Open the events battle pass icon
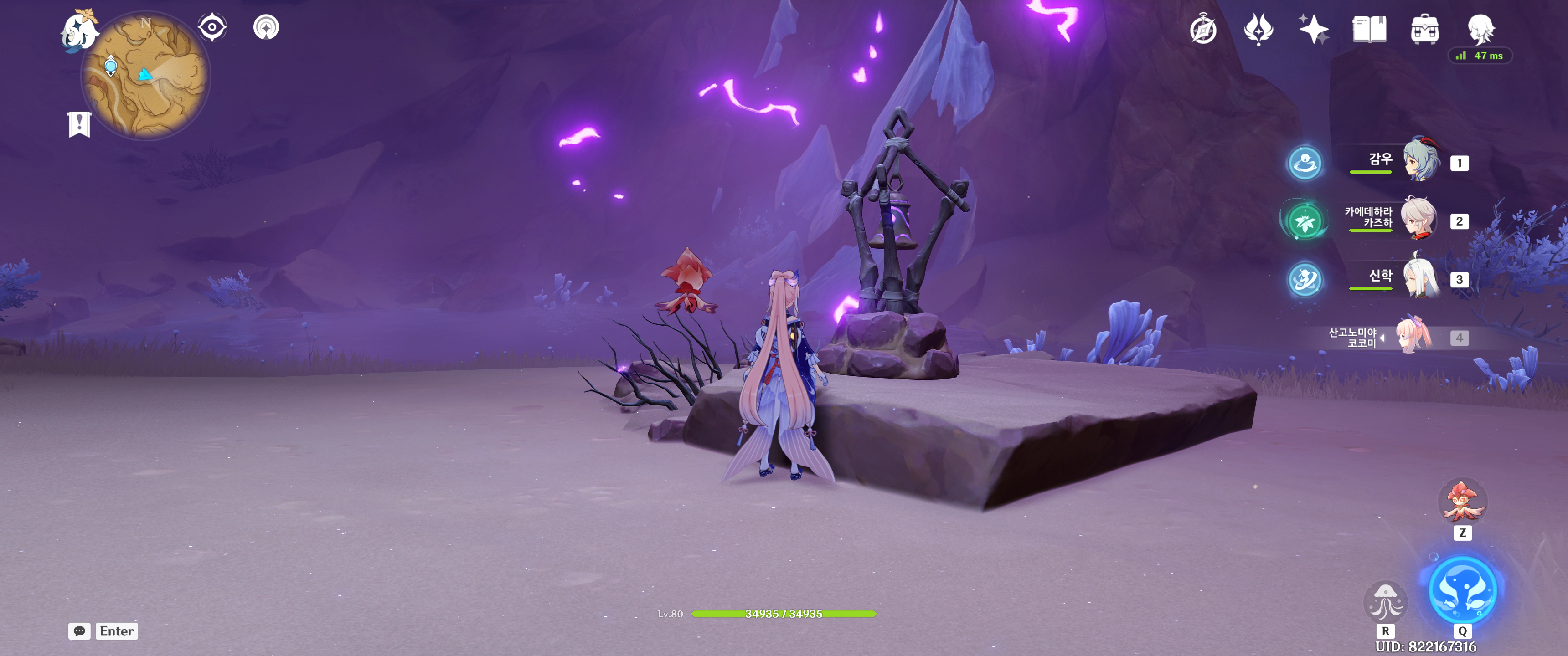Viewport: 1568px width, 656px height. (x=1258, y=29)
